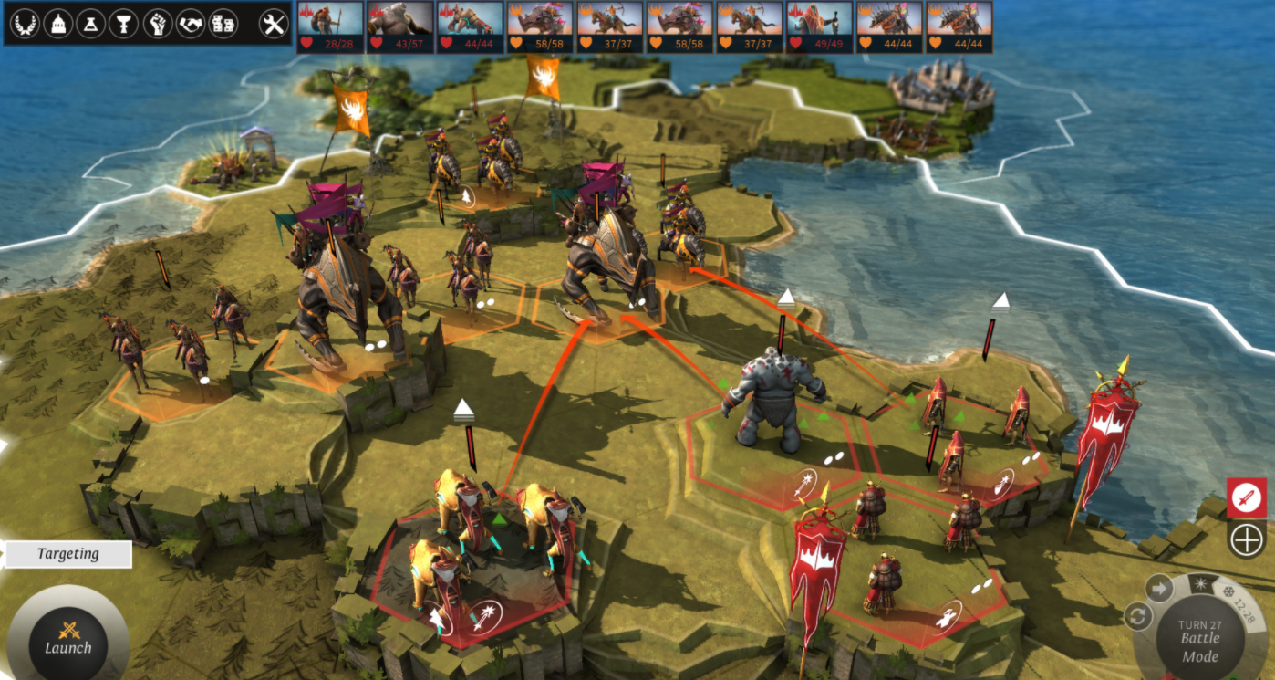The height and width of the screenshot is (680, 1275).
Task: Open the raised fist military screen
Action: pyautogui.click(x=157, y=24)
